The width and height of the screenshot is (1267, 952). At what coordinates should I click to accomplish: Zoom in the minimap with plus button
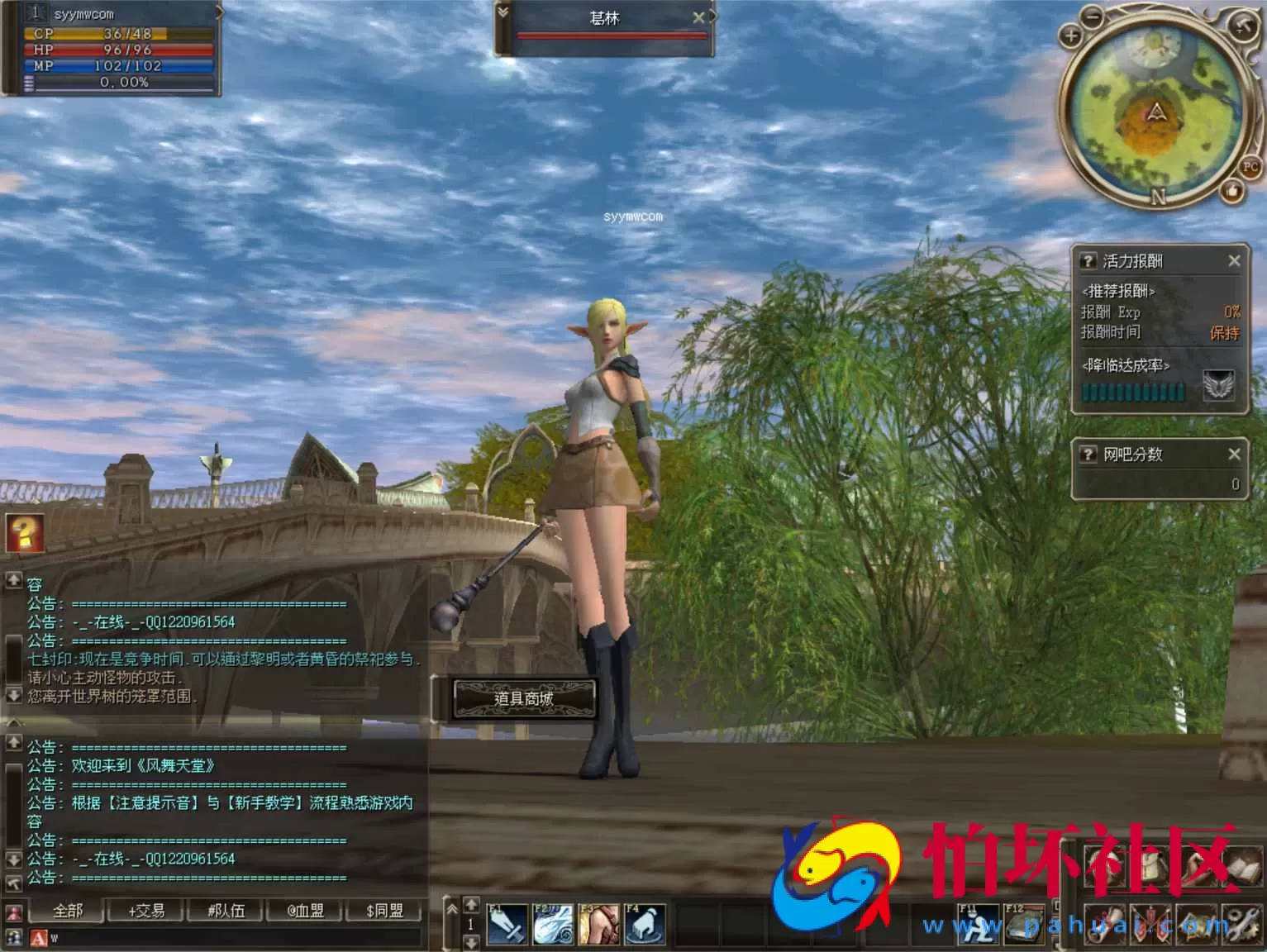coord(1071,36)
